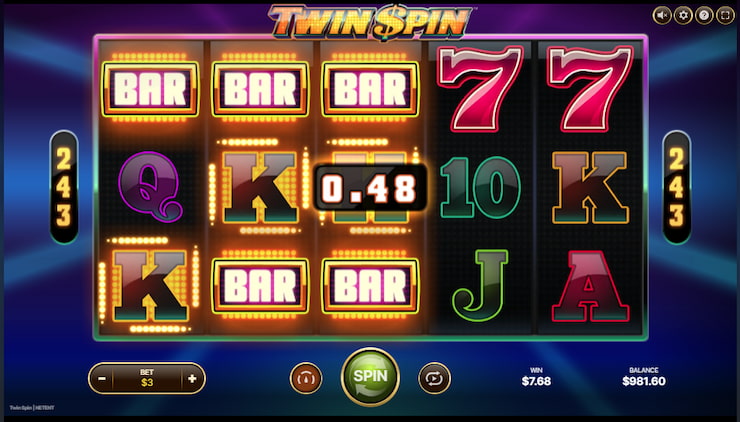The width and height of the screenshot is (740, 422).
Task: Increase the bet with the plus button
Action: 192,378
